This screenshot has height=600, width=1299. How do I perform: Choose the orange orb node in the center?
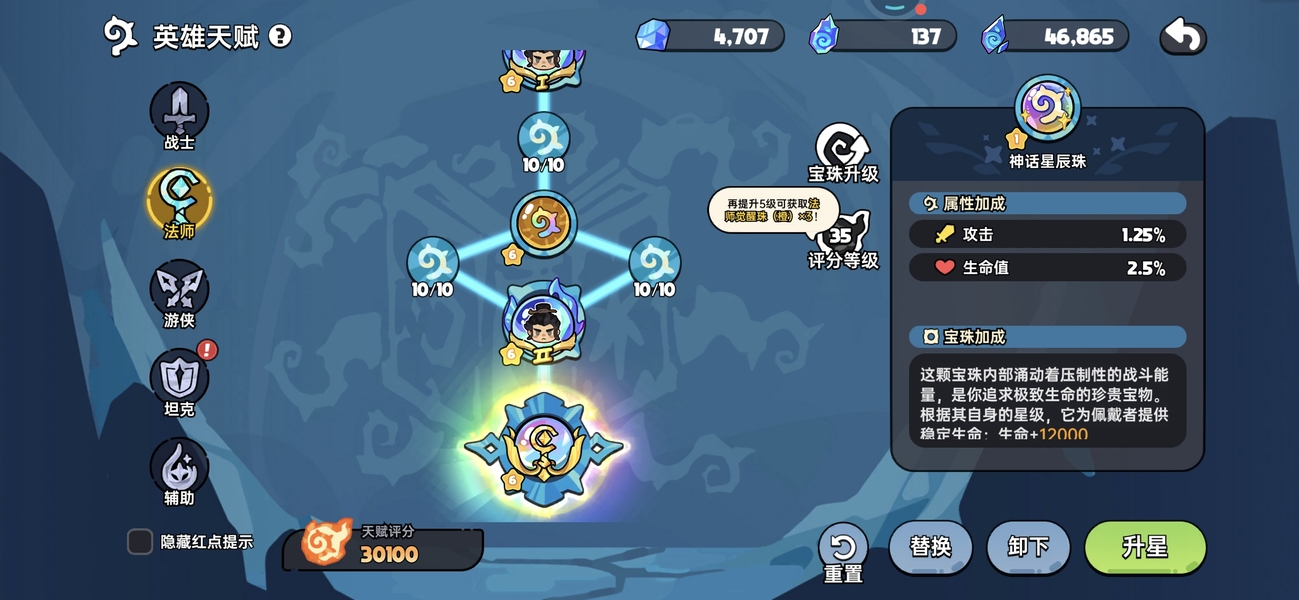pos(543,224)
